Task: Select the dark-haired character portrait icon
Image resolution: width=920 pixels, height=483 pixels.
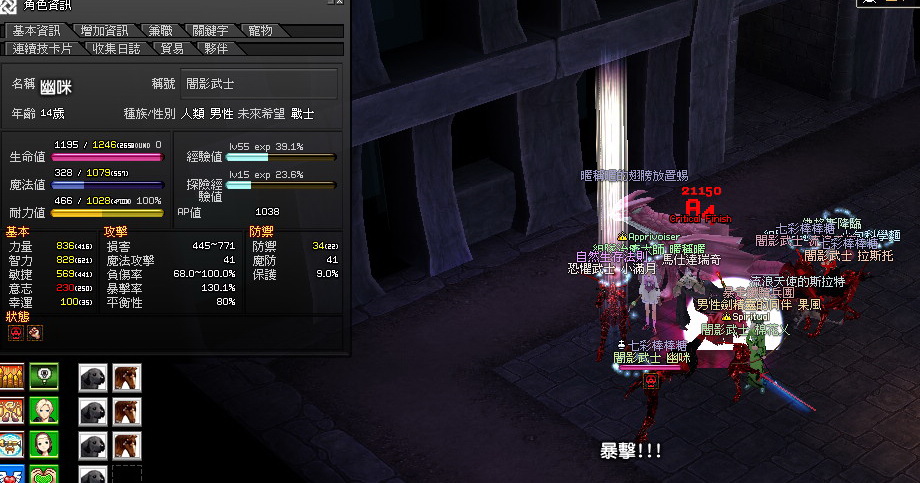Action: [43, 445]
